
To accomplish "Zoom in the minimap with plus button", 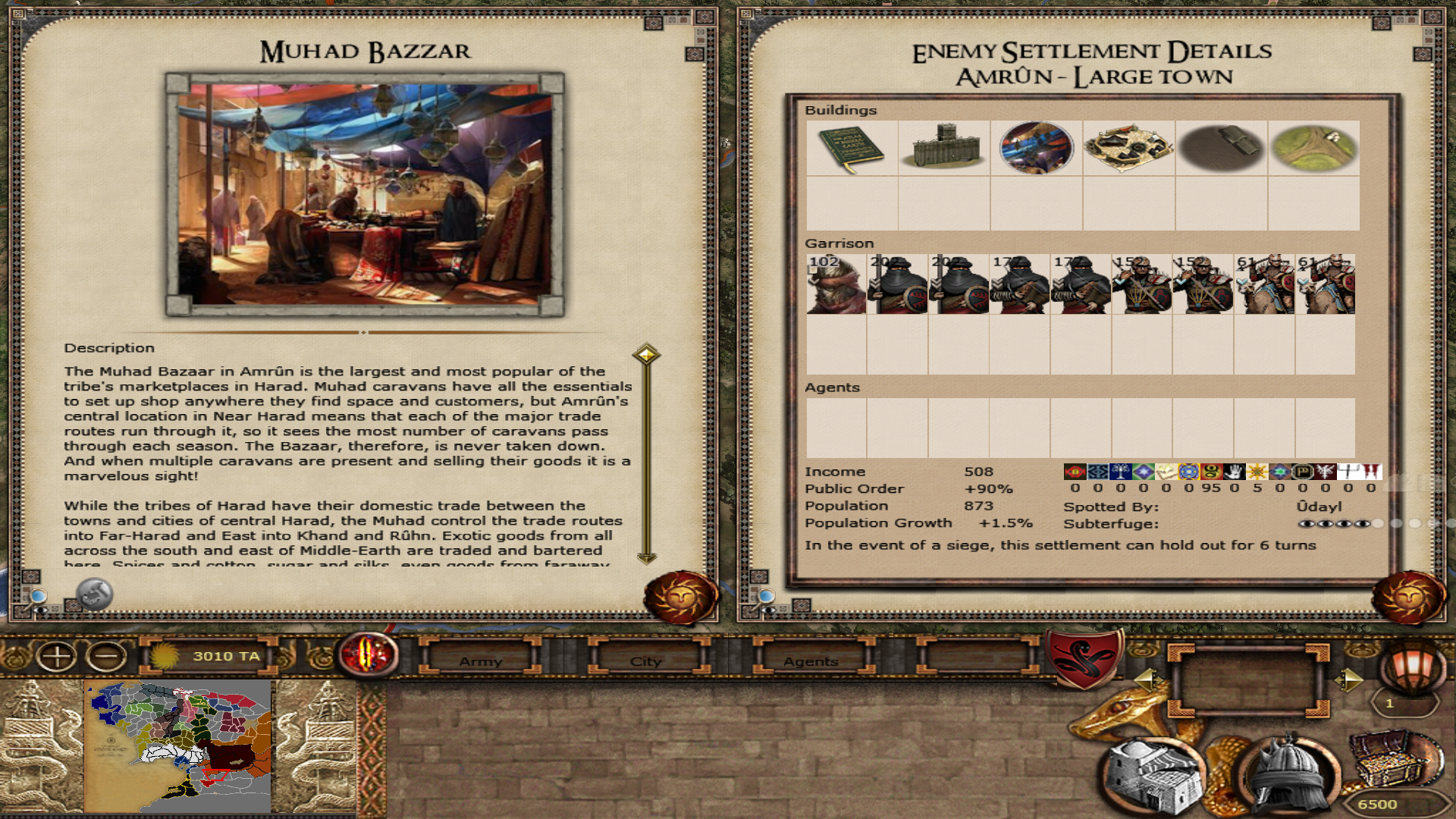I will (57, 657).
